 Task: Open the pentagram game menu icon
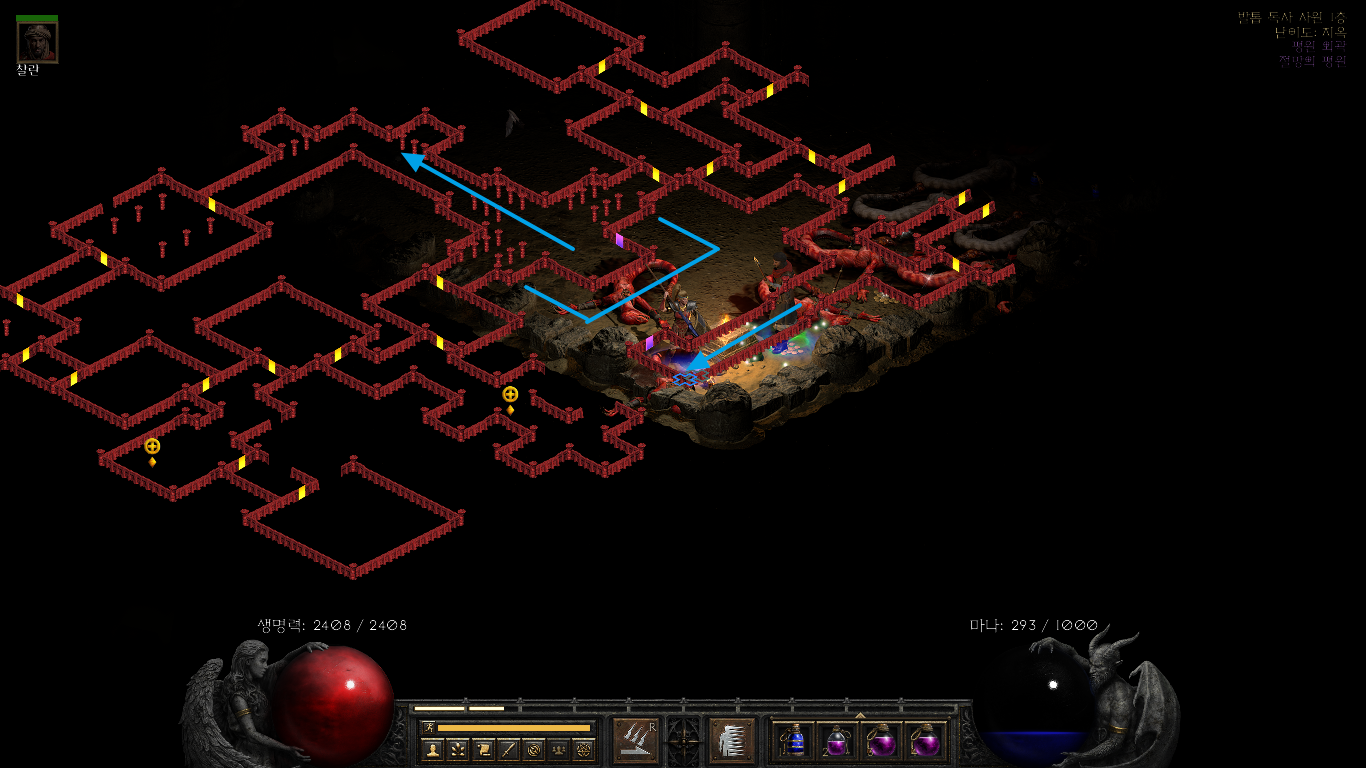pyautogui.click(x=584, y=749)
